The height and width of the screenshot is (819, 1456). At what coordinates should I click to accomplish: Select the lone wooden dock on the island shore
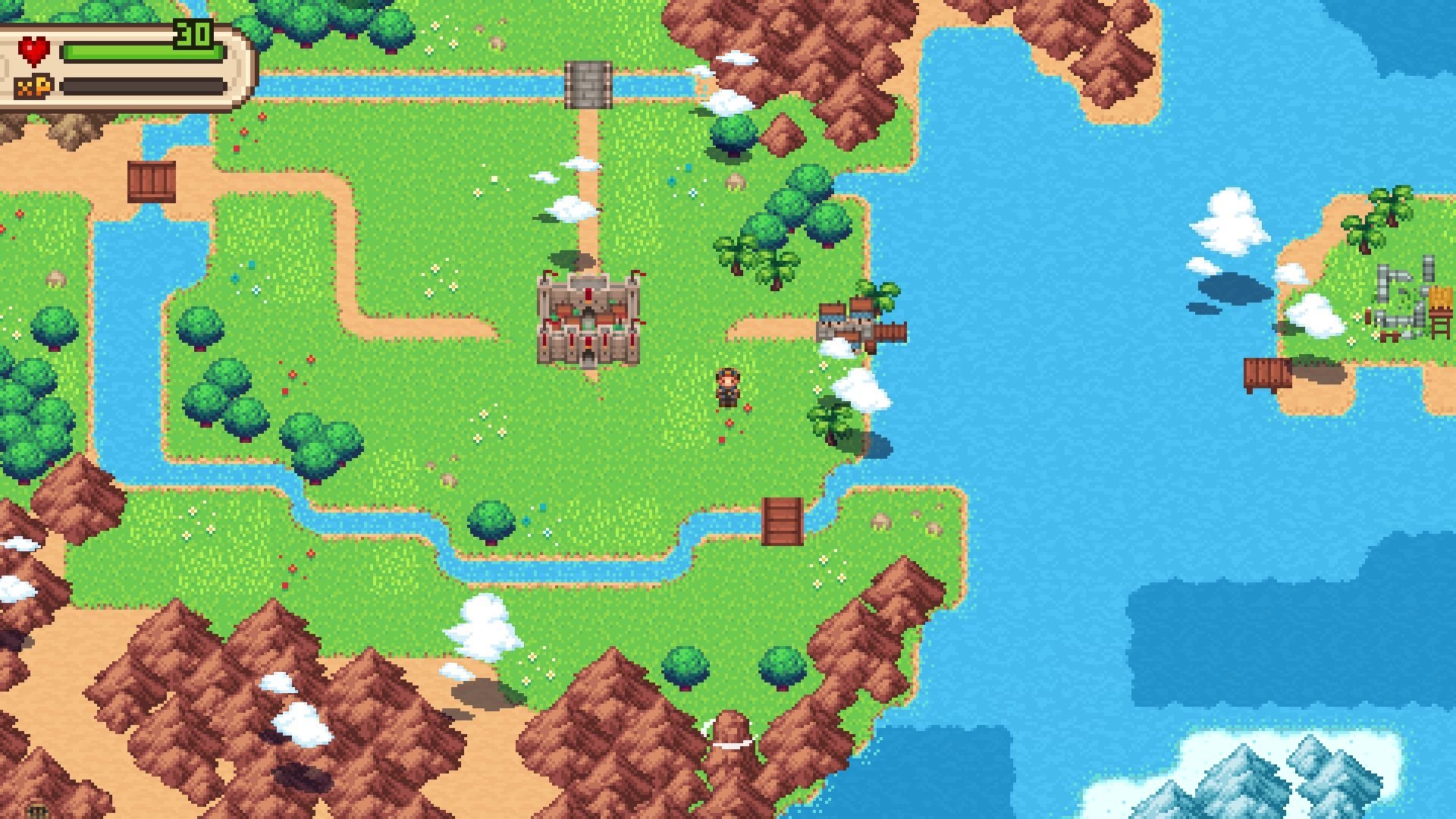pyautogui.click(x=1268, y=375)
